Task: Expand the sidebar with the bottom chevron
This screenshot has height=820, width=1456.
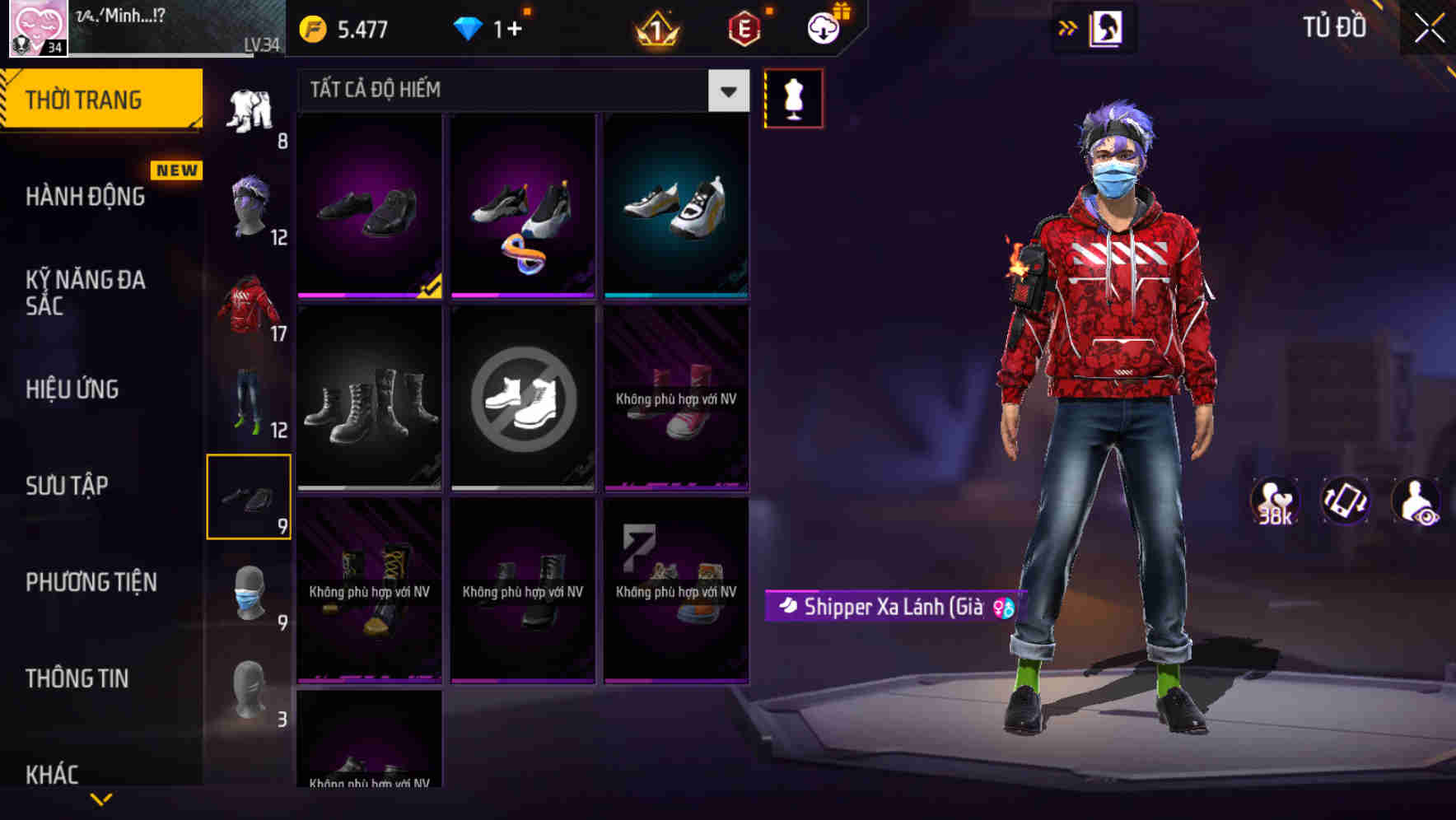Action: pyautogui.click(x=101, y=799)
